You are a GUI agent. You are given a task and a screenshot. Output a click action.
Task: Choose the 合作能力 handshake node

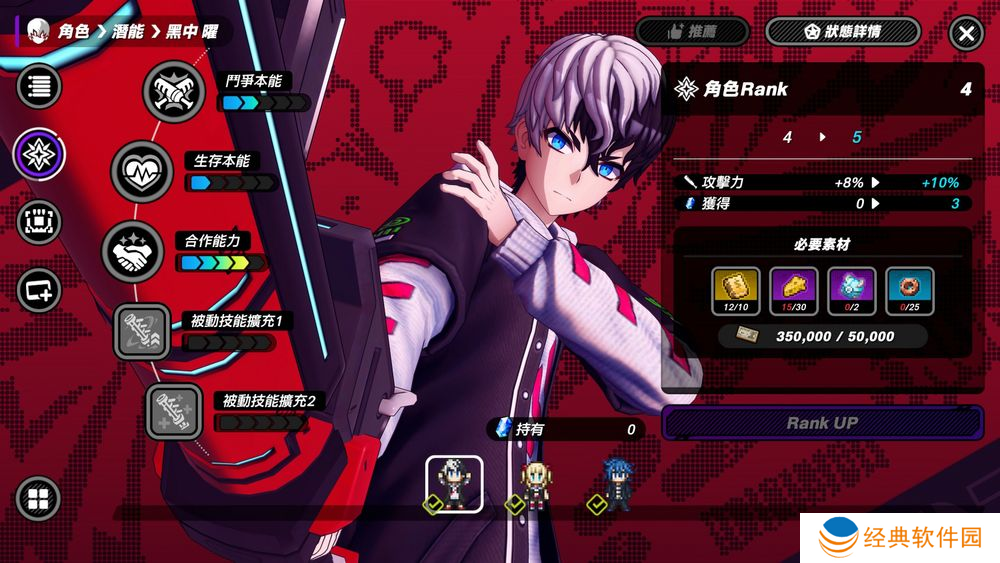pyautogui.click(x=133, y=251)
